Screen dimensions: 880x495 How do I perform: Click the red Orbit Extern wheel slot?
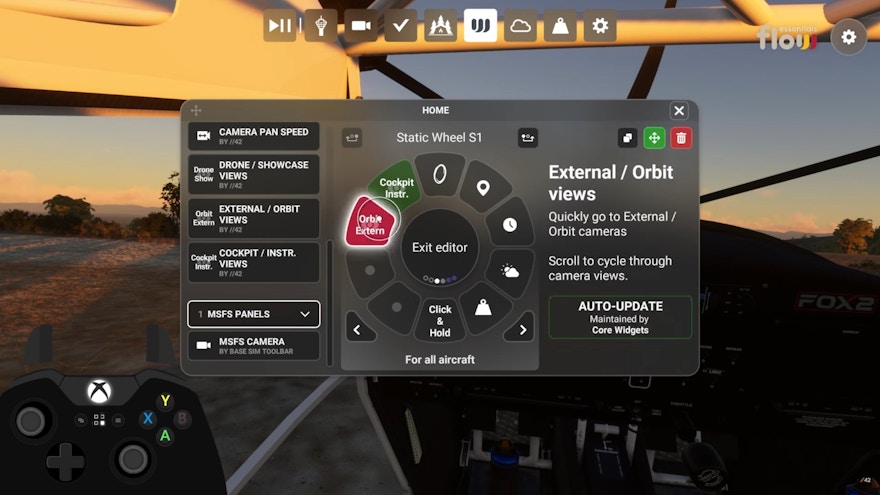click(x=371, y=223)
